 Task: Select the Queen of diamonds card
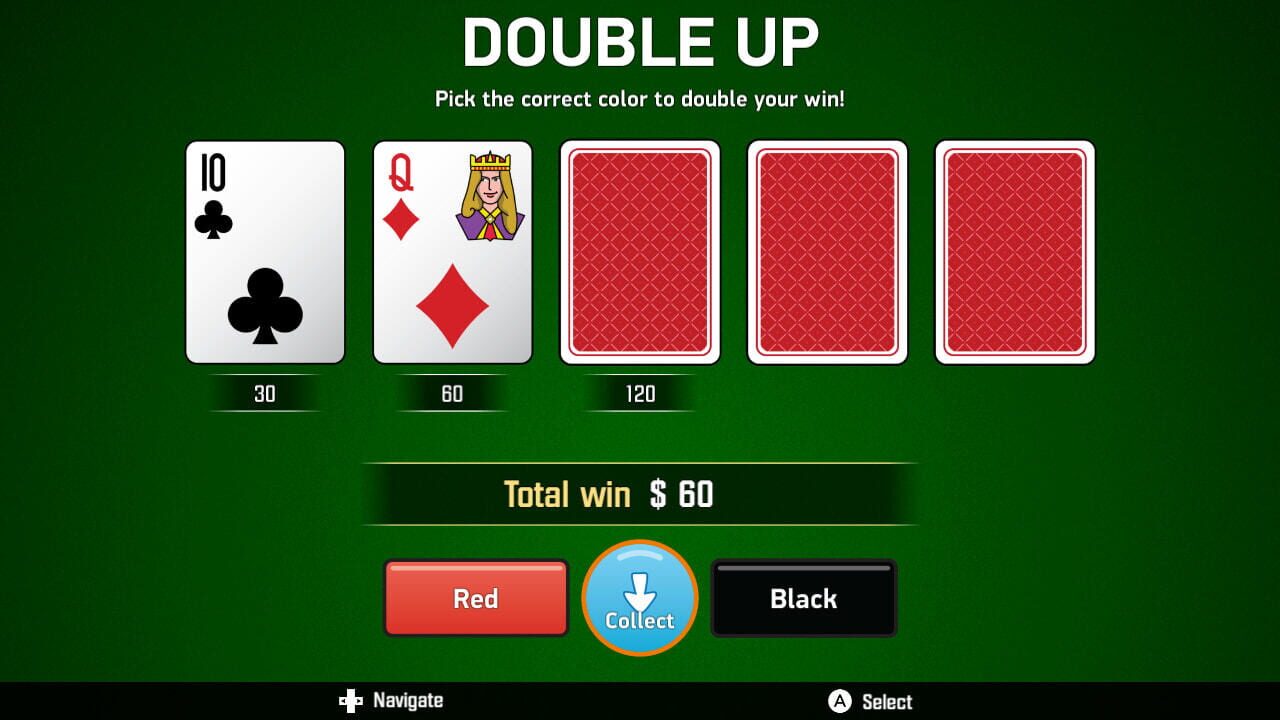click(x=452, y=252)
